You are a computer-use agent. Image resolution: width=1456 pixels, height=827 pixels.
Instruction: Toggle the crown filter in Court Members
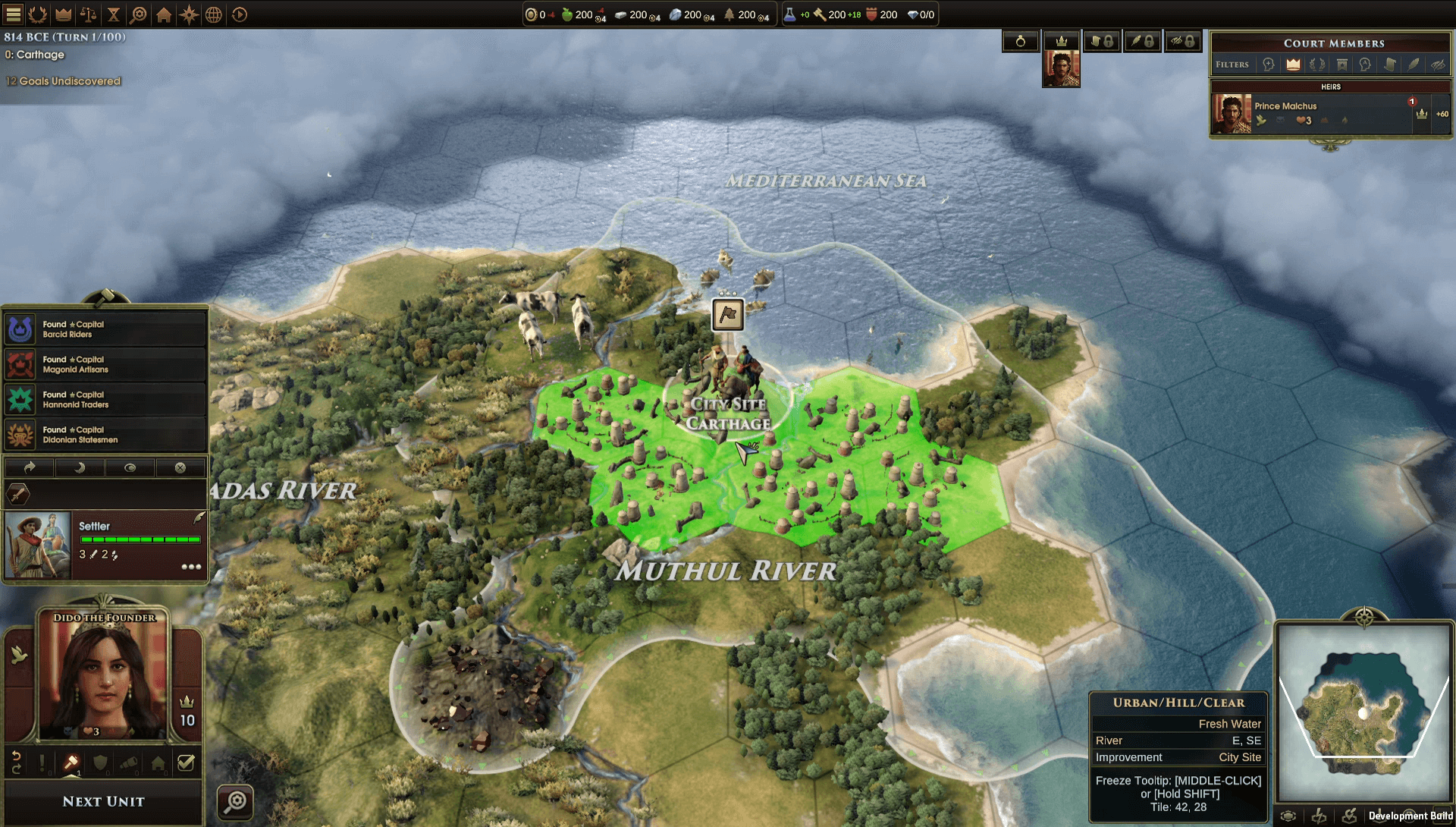click(1293, 64)
